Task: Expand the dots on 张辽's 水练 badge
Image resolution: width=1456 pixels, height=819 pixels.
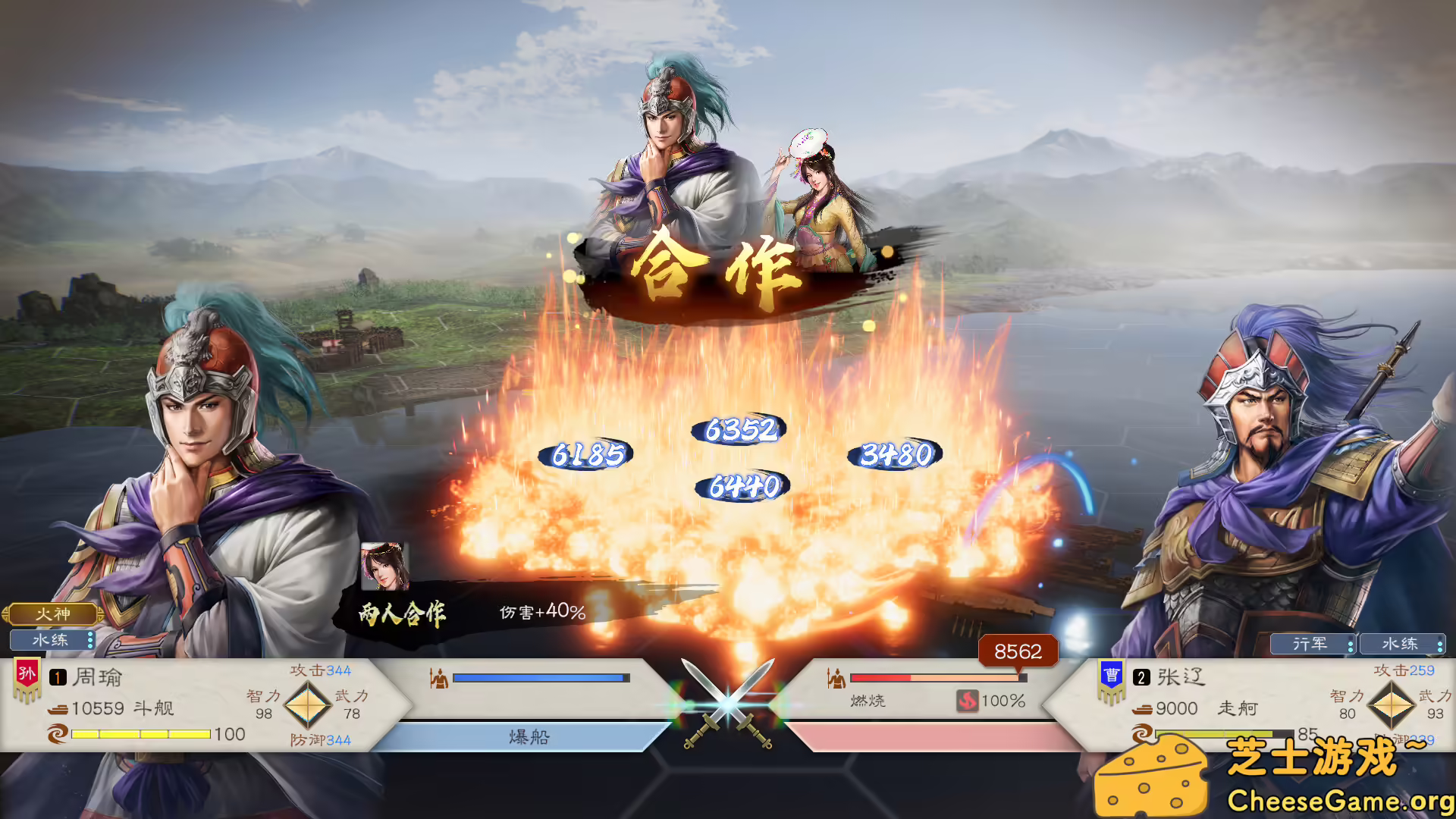Action: click(x=1439, y=644)
